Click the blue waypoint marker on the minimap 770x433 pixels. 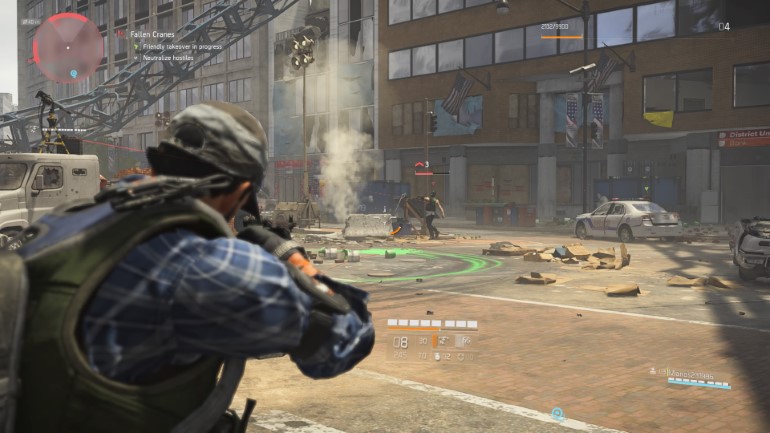[74, 73]
